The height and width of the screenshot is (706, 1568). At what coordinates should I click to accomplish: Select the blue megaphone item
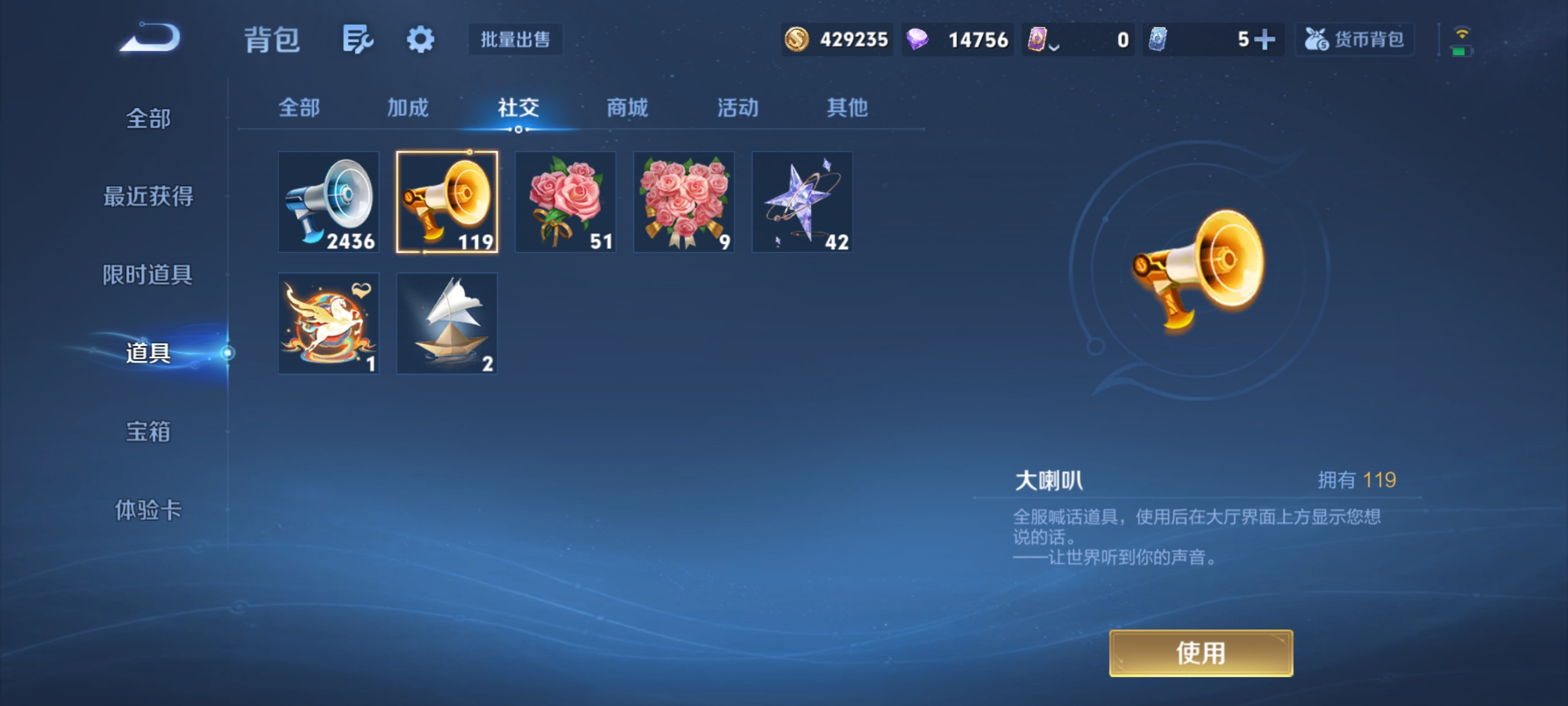click(x=328, y=202)
